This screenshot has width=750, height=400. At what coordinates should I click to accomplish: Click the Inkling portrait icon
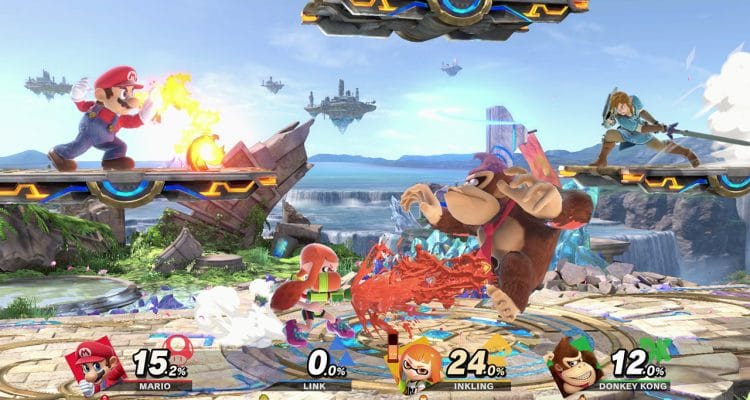click(x=419, y=366)
